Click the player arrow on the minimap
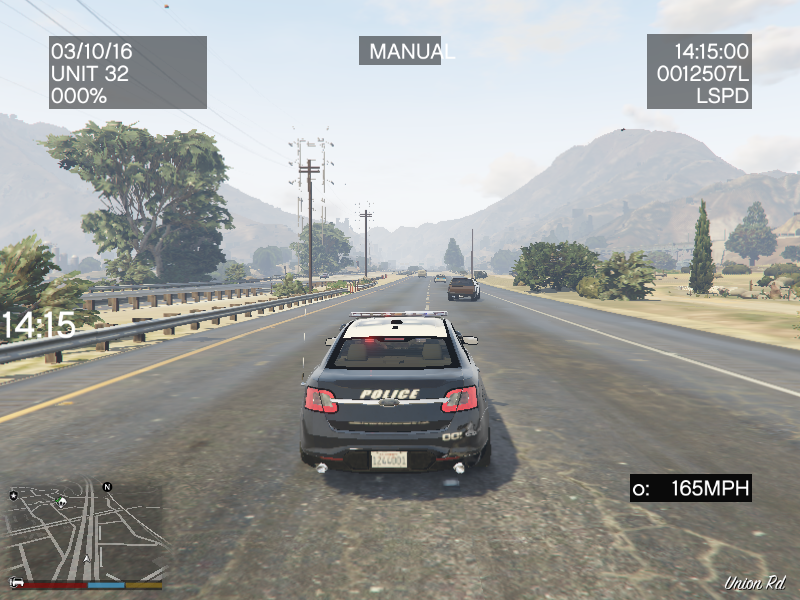Image resolution: width=800 pixels, height=600 pixels. [x=87, y=558]
